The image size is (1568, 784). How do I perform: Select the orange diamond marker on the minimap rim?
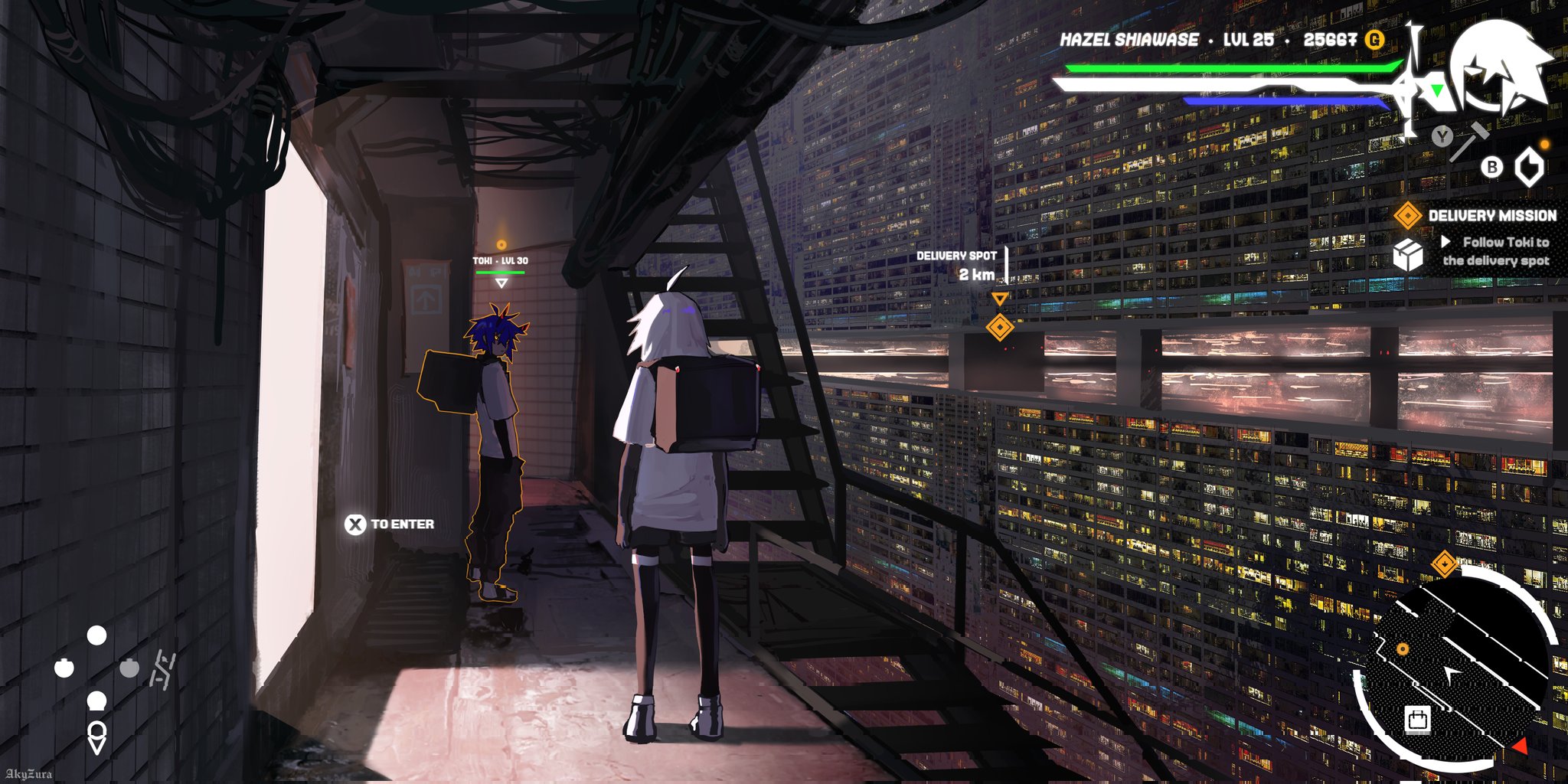tap(1444, 564)
